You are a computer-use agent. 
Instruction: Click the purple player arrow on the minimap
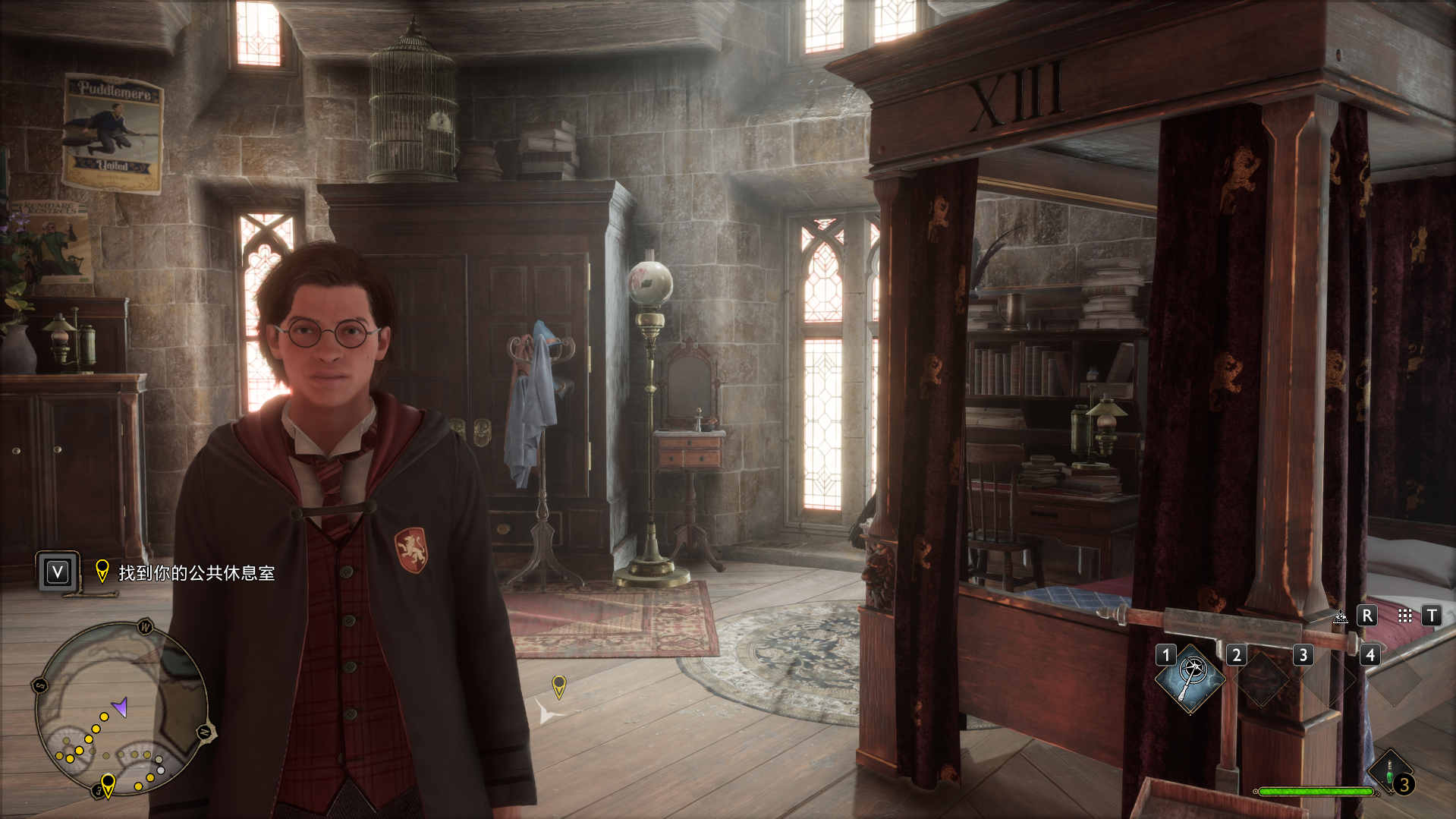[120, 707]
